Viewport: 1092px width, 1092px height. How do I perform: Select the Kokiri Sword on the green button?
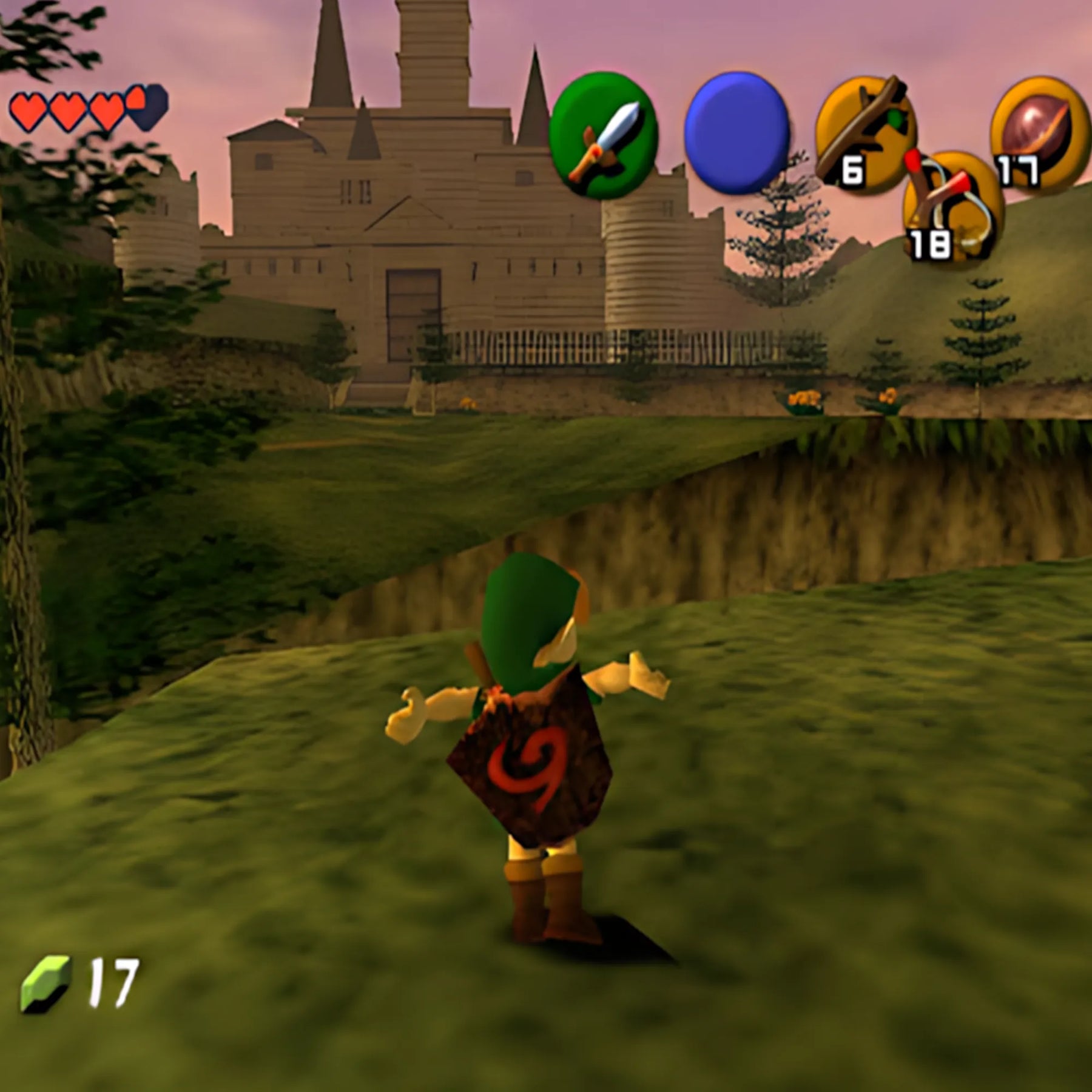pos(602,136)
